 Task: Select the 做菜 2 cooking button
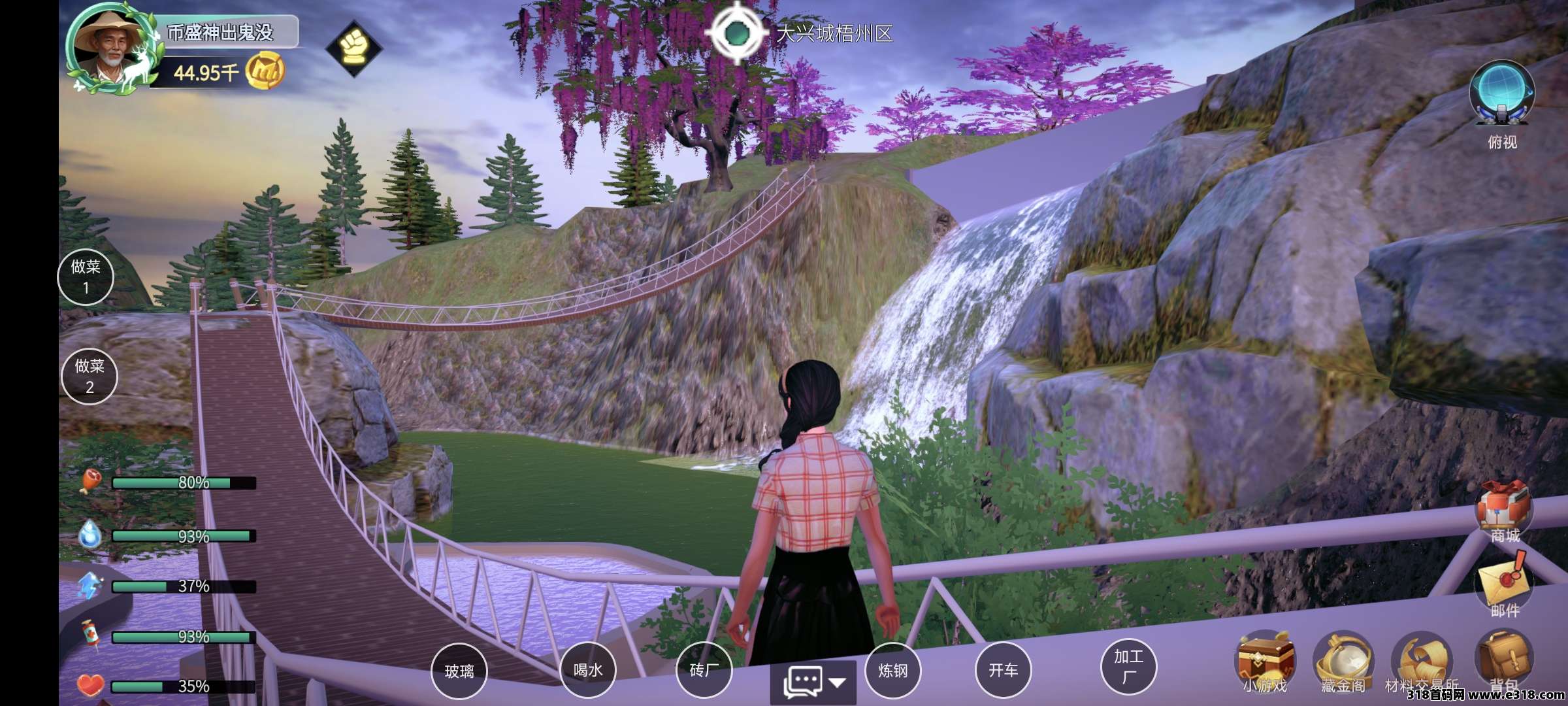pyautogui.click(x=90, y=376)
